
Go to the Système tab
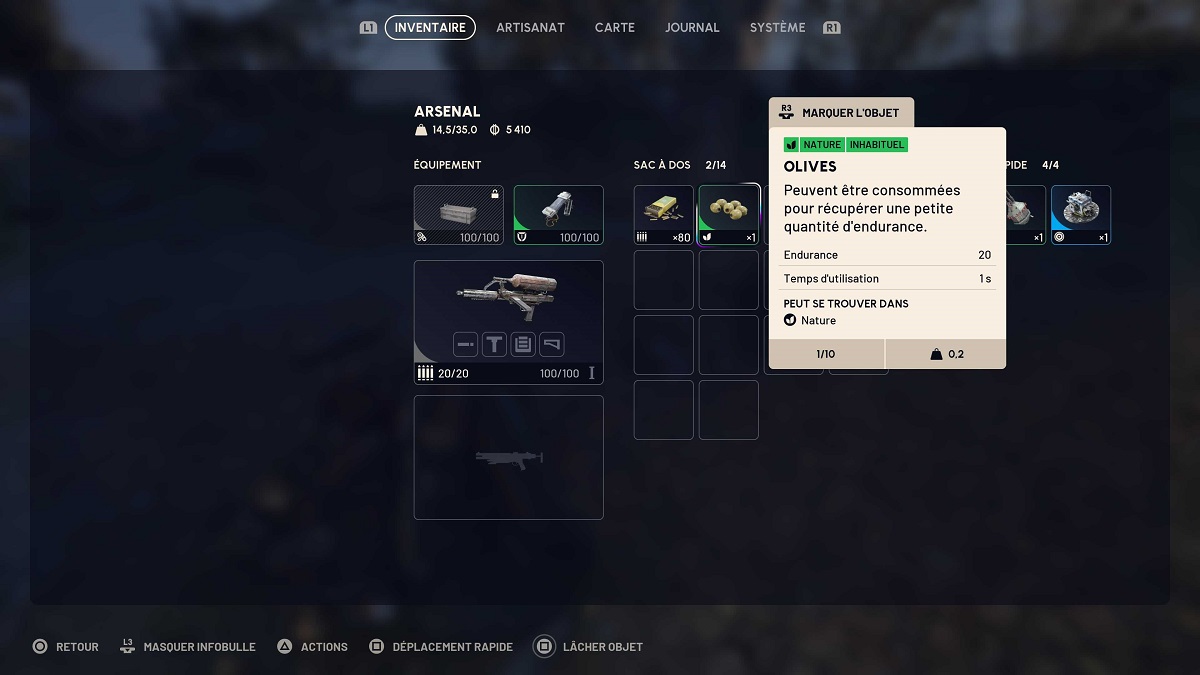[777, 28]
